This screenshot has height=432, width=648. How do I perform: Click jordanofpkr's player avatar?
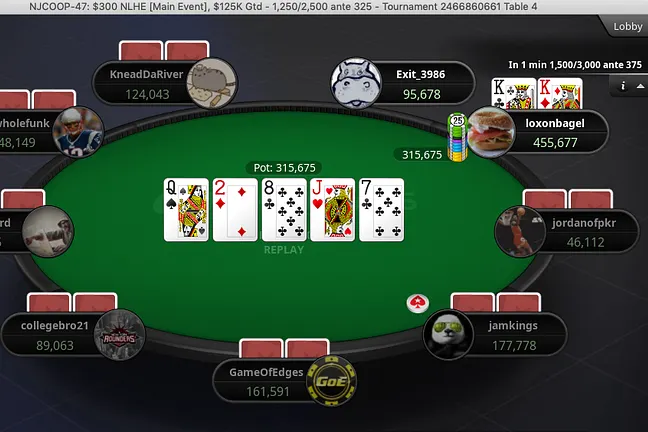[x=520, y=231]
